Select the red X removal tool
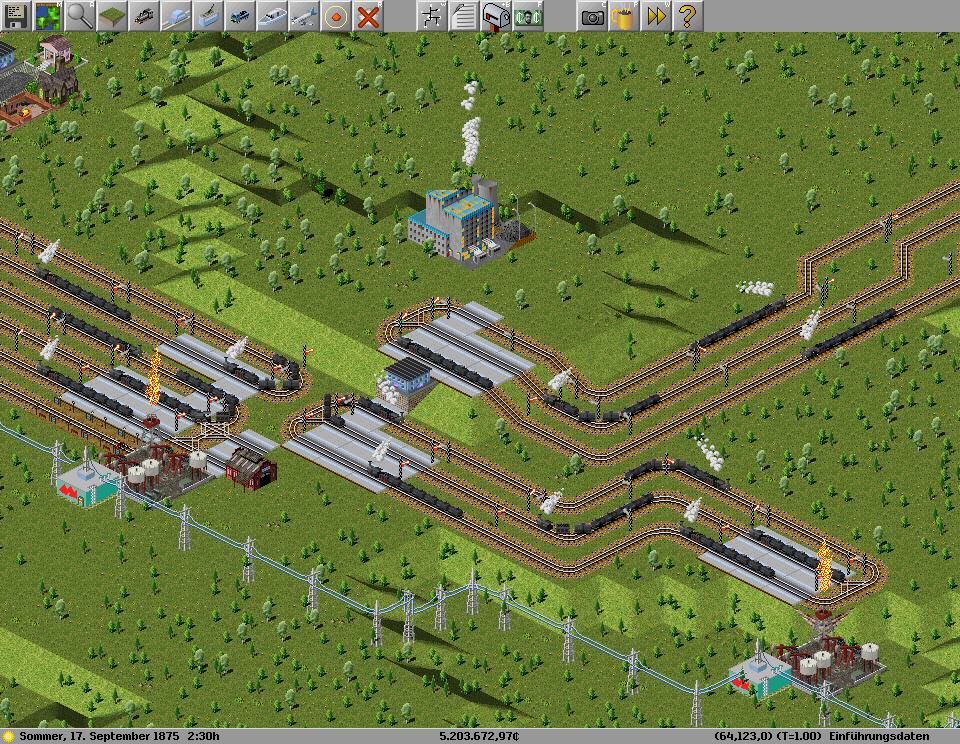Image resolution: width=960 pixels, height=744 pixels. 368,16
